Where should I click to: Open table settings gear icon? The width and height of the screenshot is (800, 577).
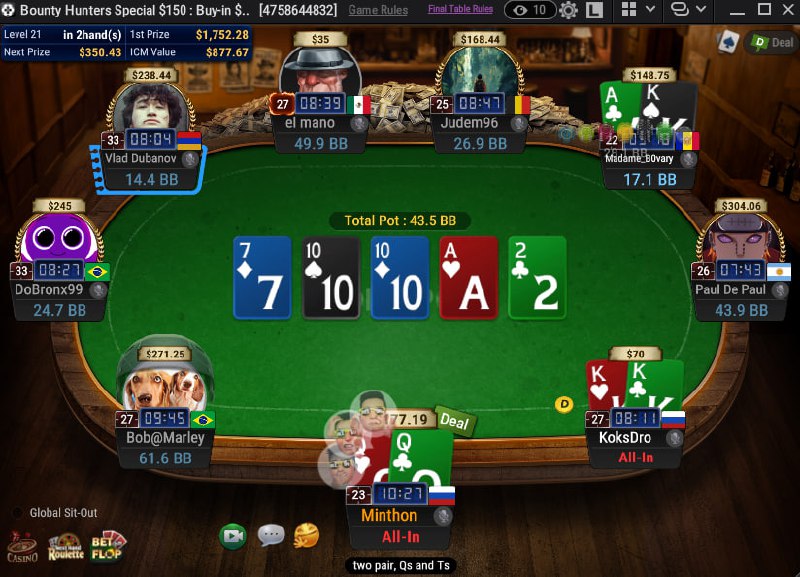click(569, 10)
